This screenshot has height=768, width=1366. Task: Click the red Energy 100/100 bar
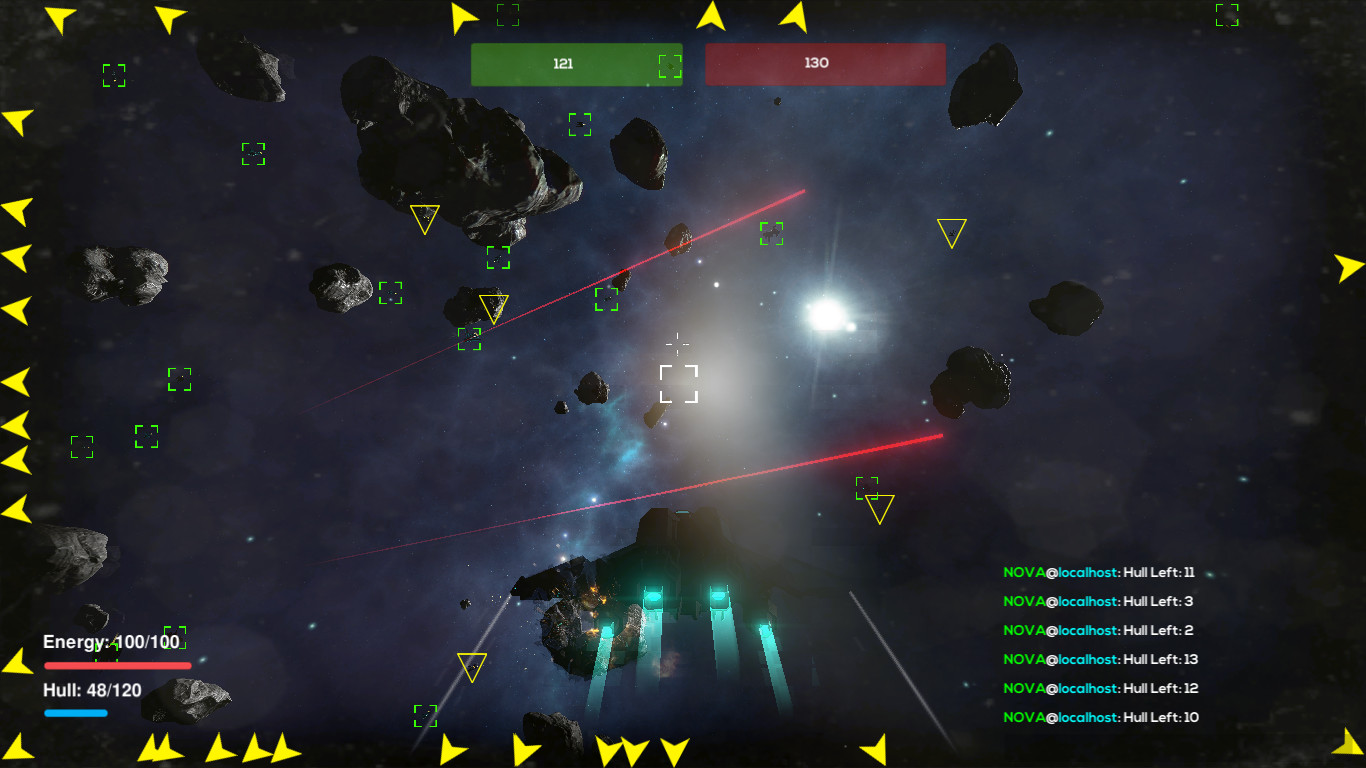pos(118,663)
